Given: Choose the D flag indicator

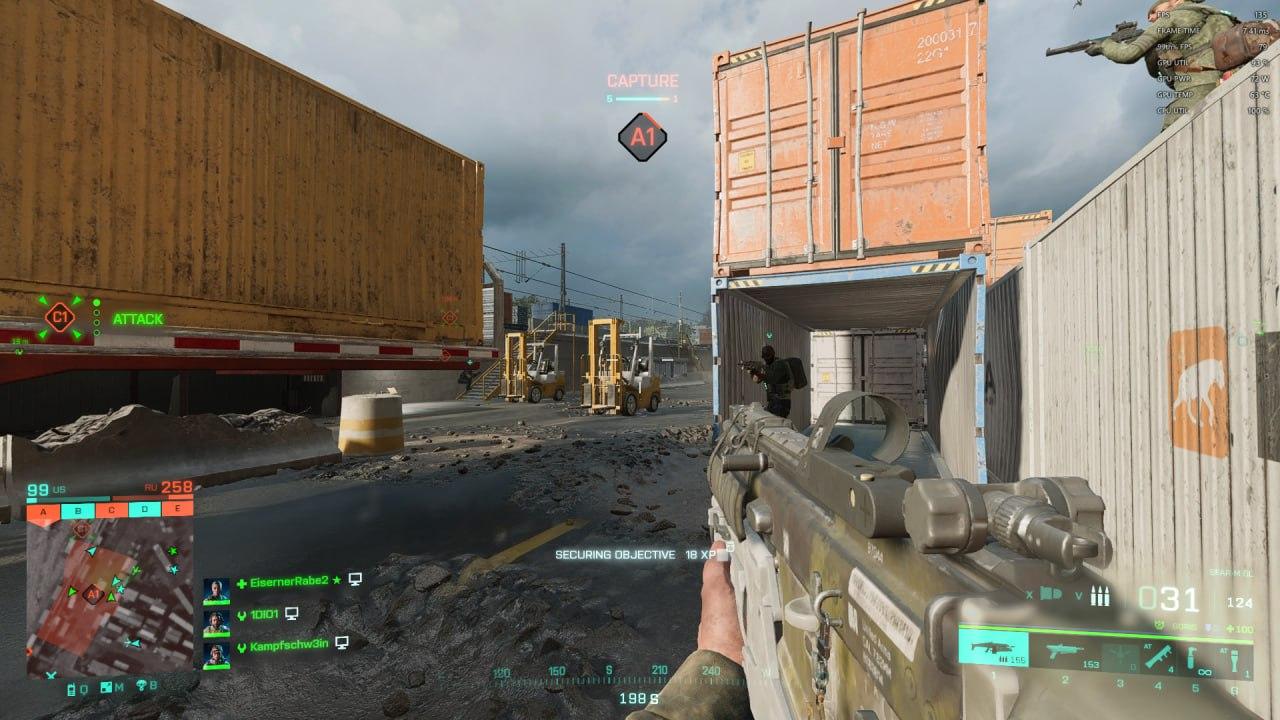Looking at the screenshot, I should tap(144, 511).
